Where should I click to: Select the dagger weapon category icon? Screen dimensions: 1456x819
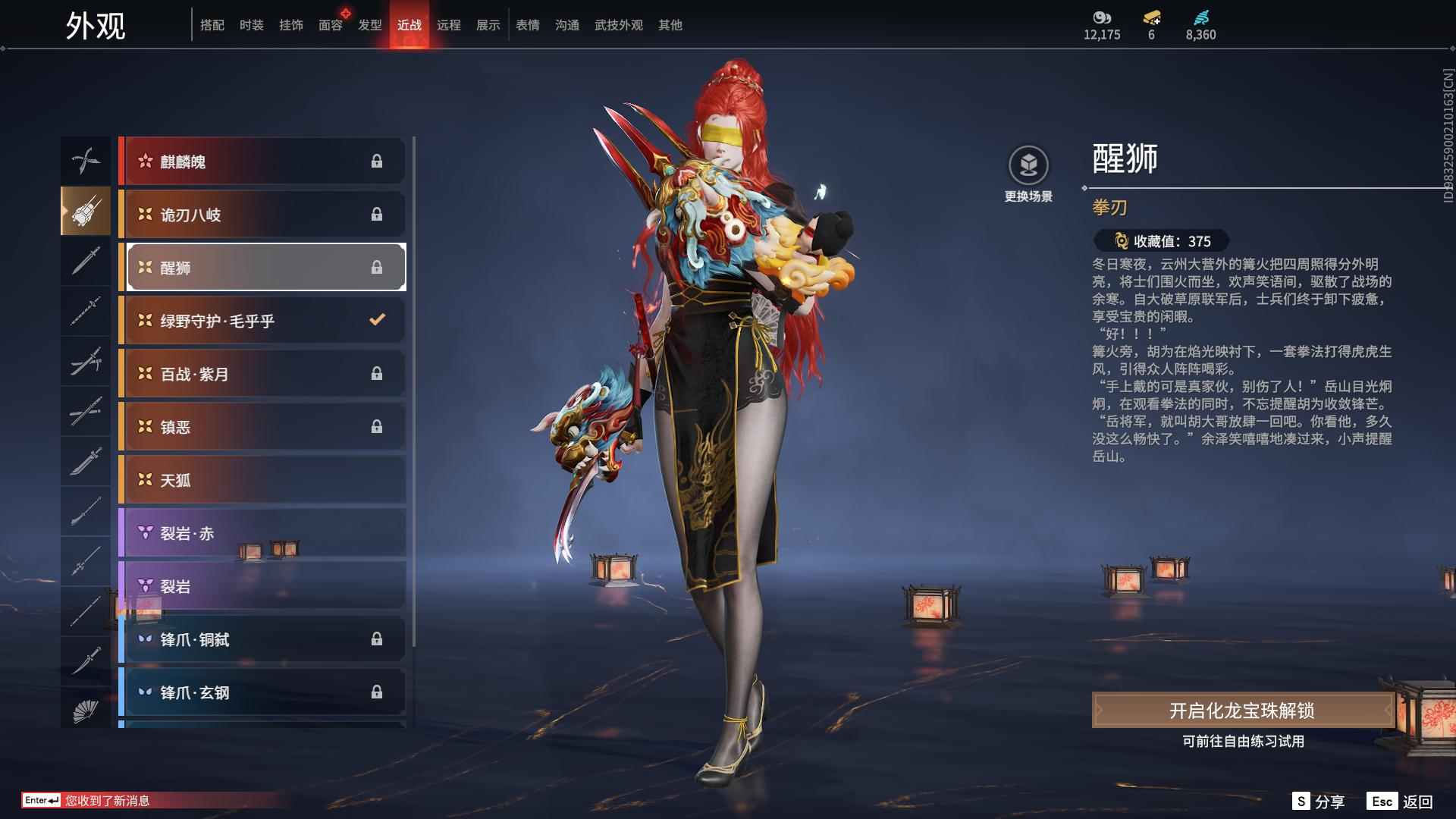pos(86,262)
